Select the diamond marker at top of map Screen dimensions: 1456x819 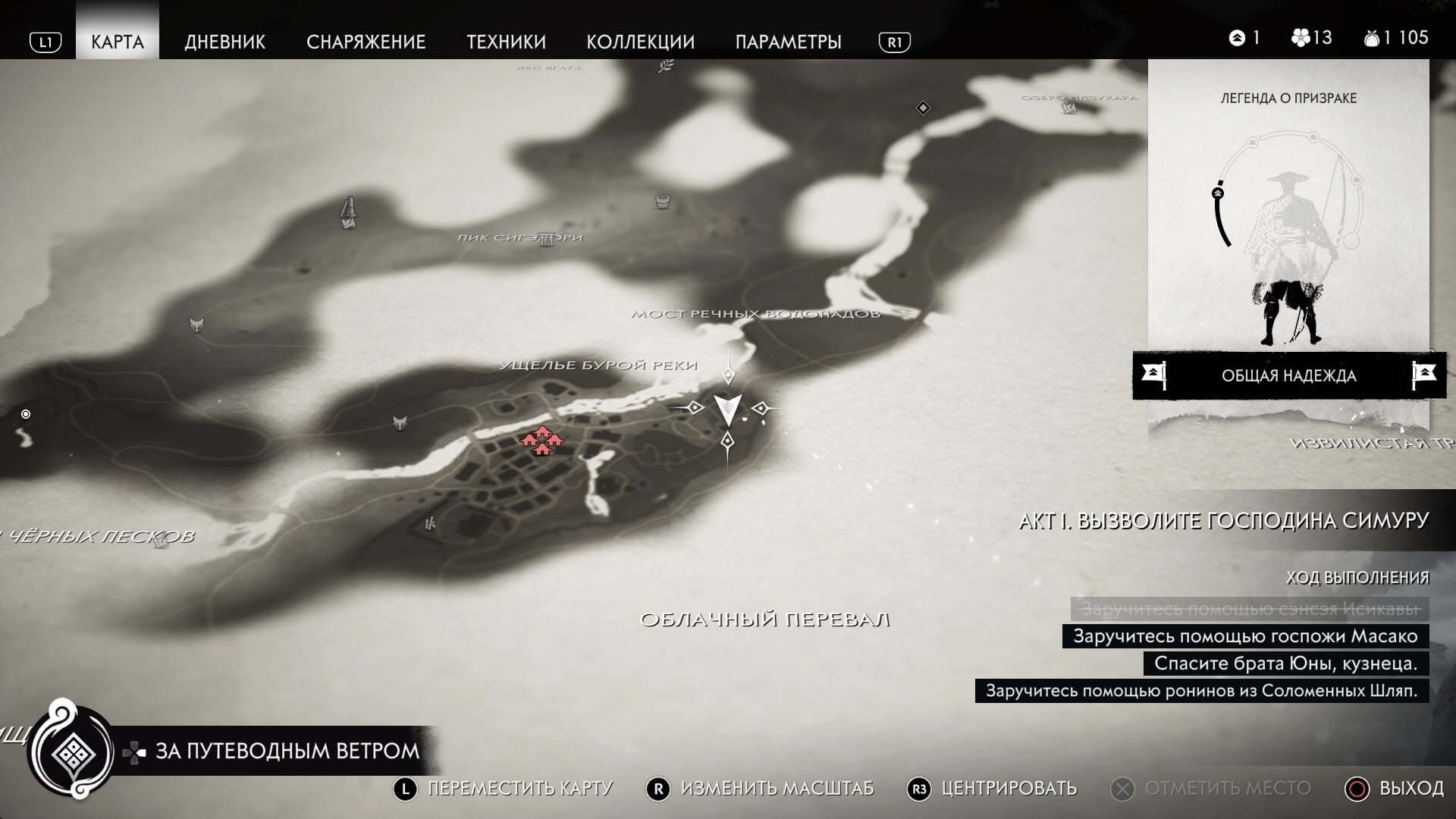click(923, 108)
